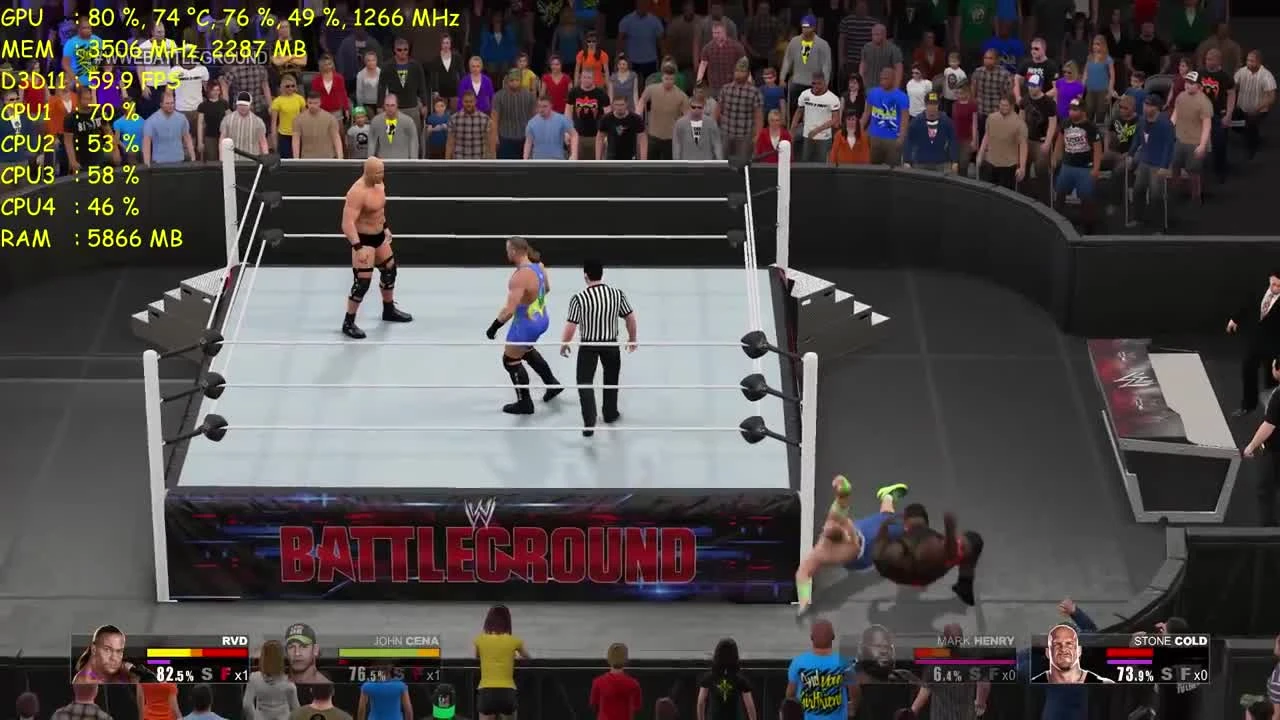Click the STONE COLD name text
This screenshot has width=1280, height=720.
(1172, 640)
